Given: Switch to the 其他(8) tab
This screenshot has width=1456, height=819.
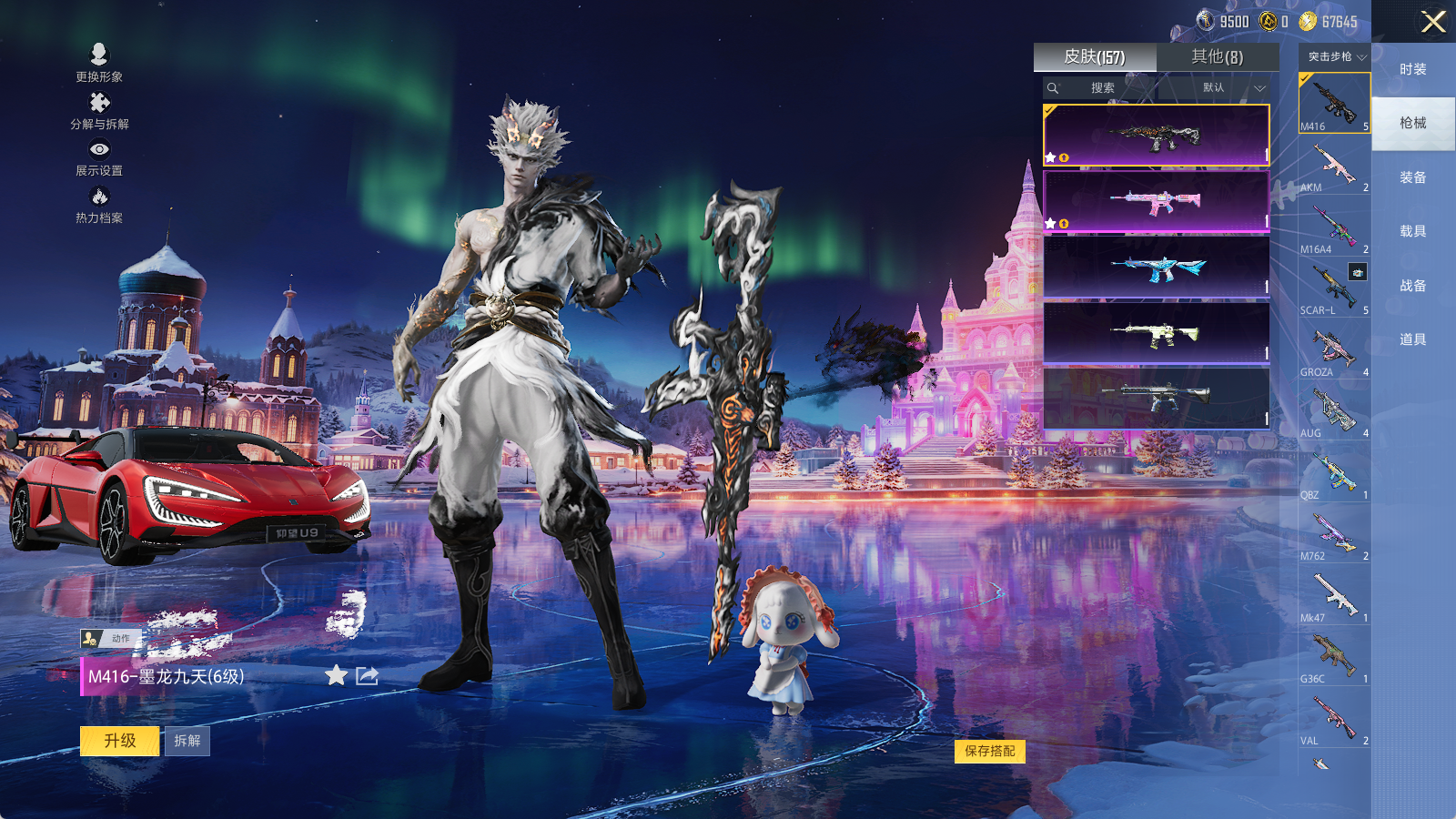Looking at the screenshot, I should coord(1217,57).
